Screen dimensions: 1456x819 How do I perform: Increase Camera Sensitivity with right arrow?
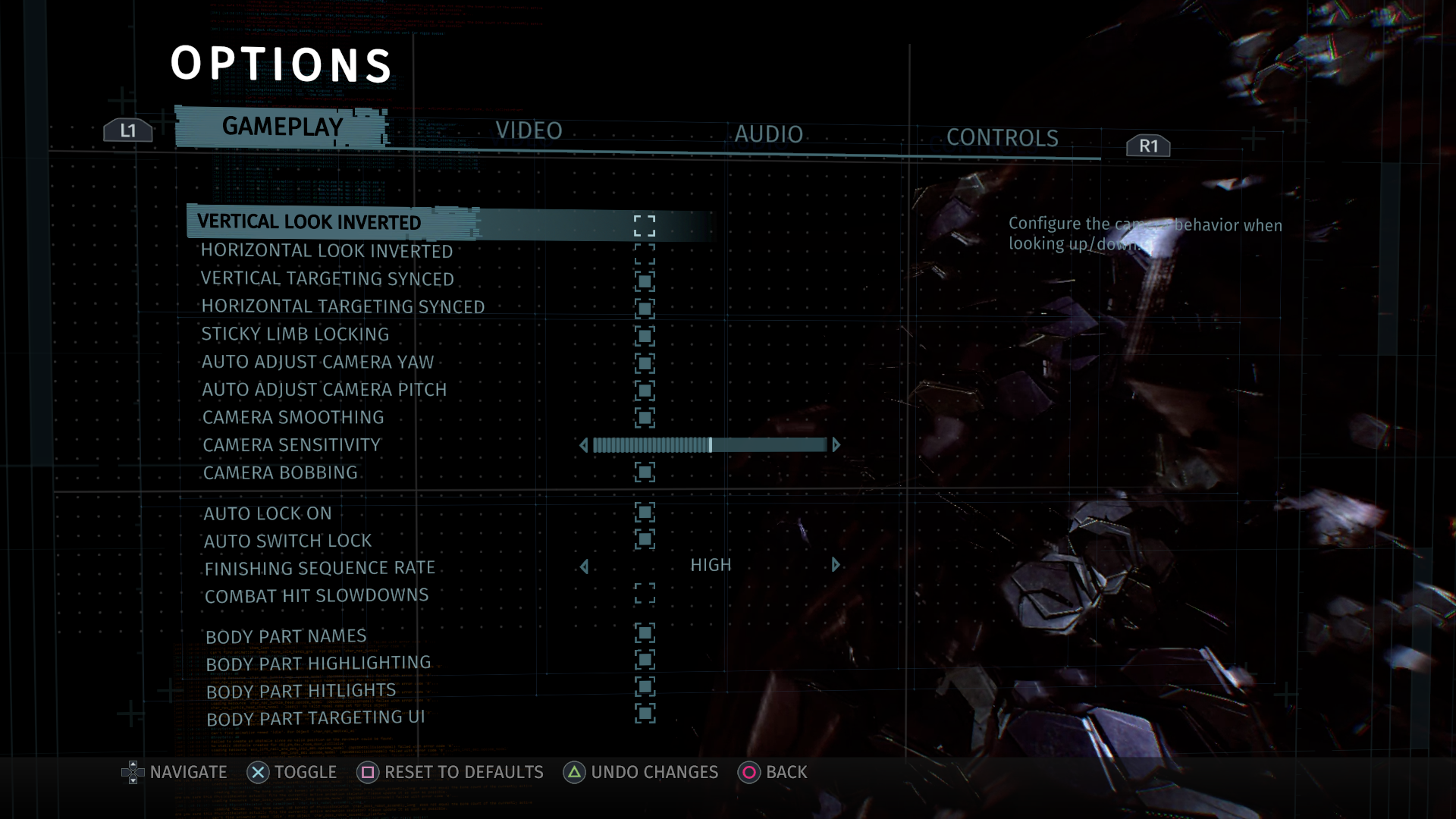[x=836, y=445]
